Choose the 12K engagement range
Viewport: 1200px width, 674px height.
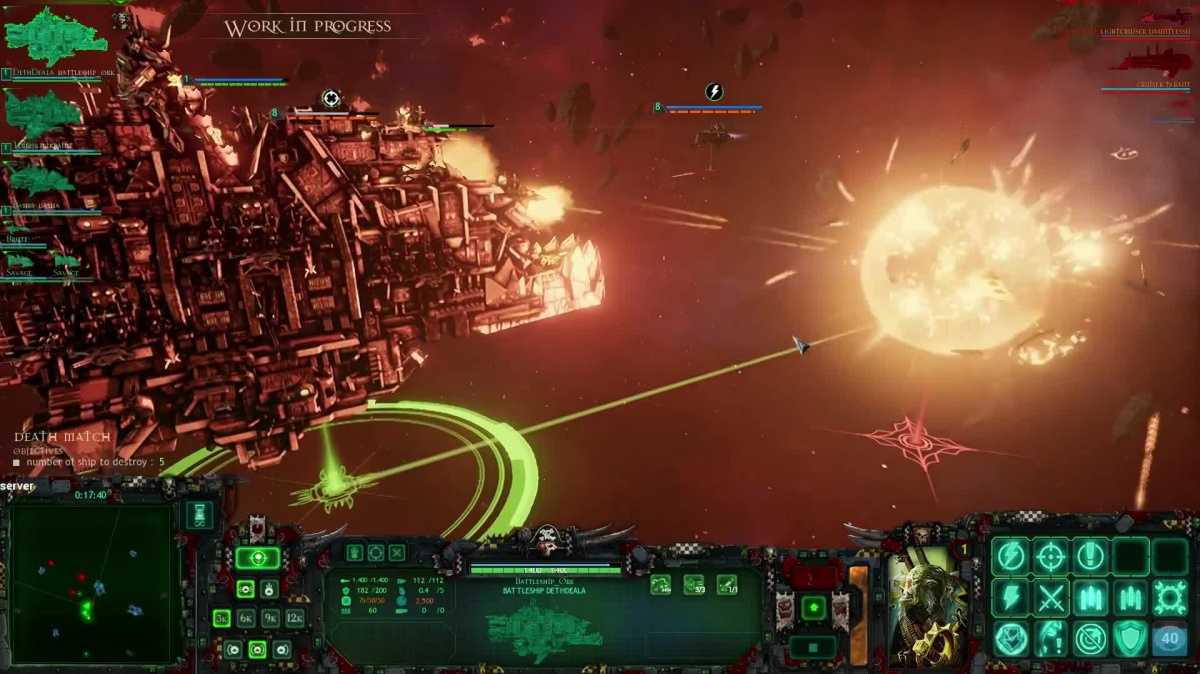point(295,618)
